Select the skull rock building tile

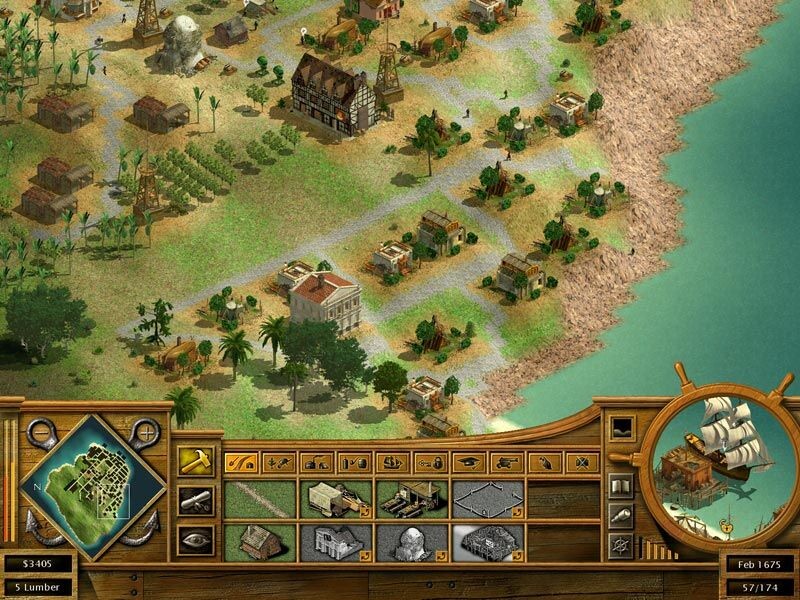click(x=412, y=542)
